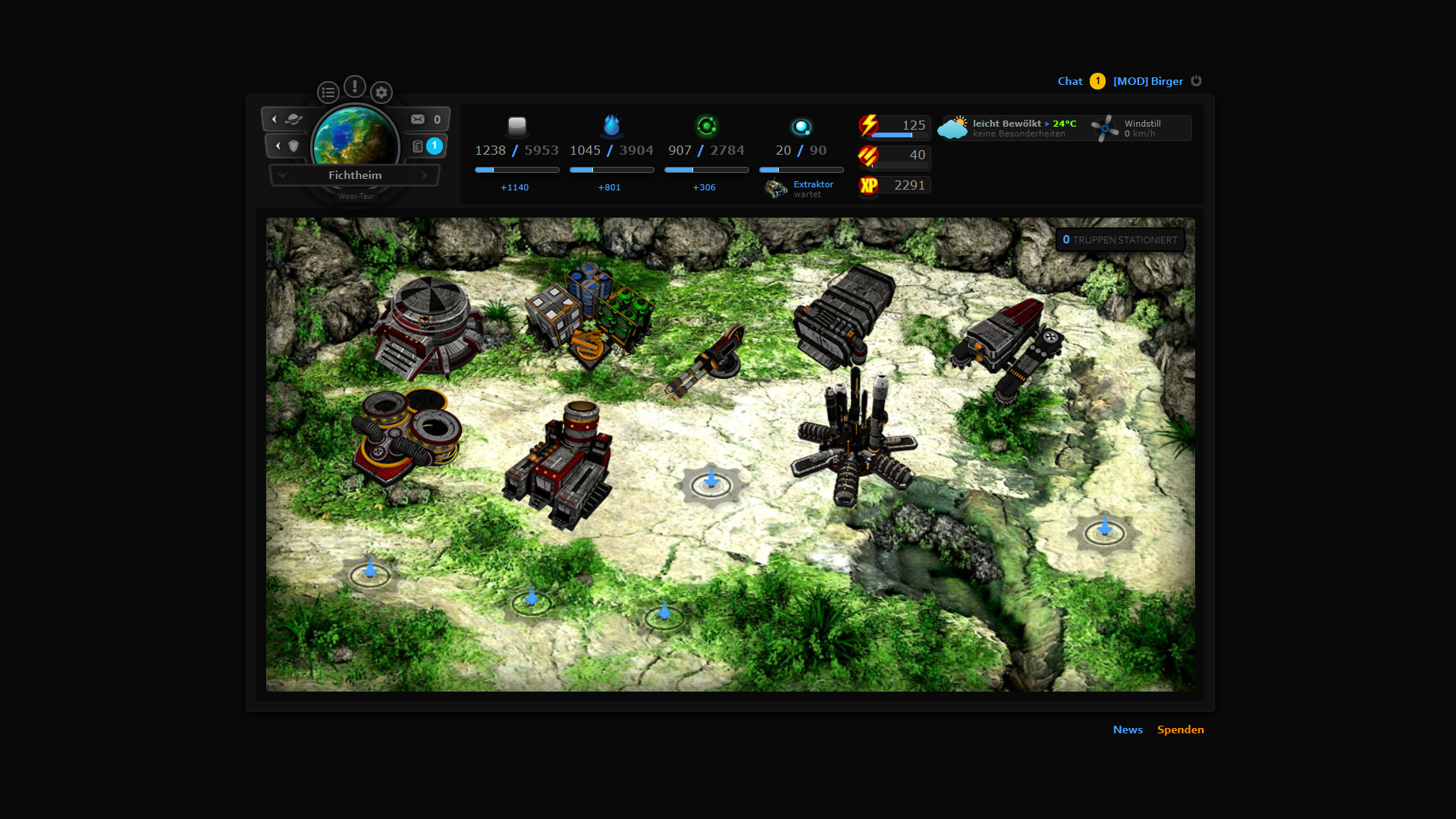1456x819 pixels.
Task: Follow the orange Spenden link
Action: pos(1180,730)
